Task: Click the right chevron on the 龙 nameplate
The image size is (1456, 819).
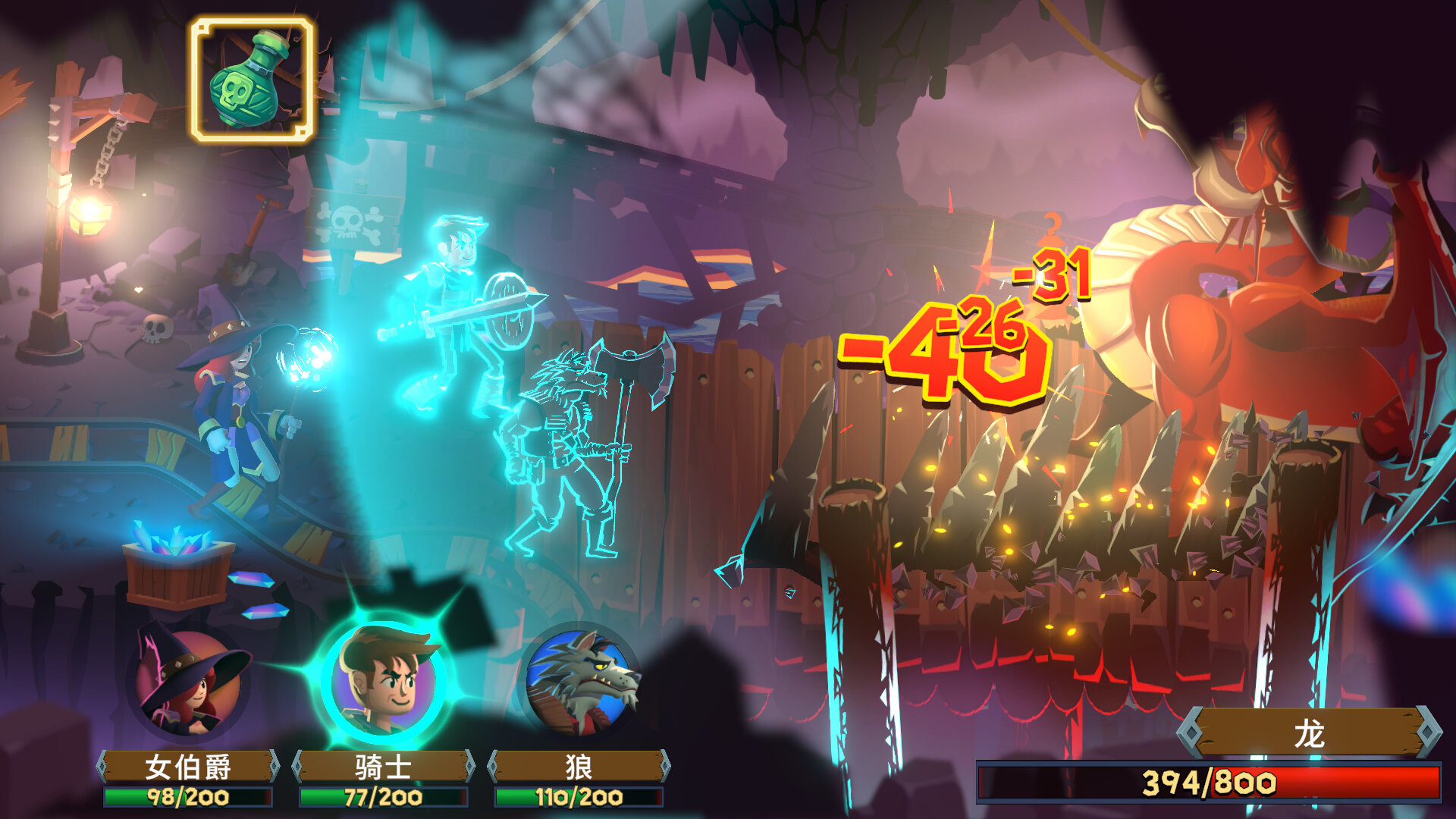Action: pos(1428,731)
